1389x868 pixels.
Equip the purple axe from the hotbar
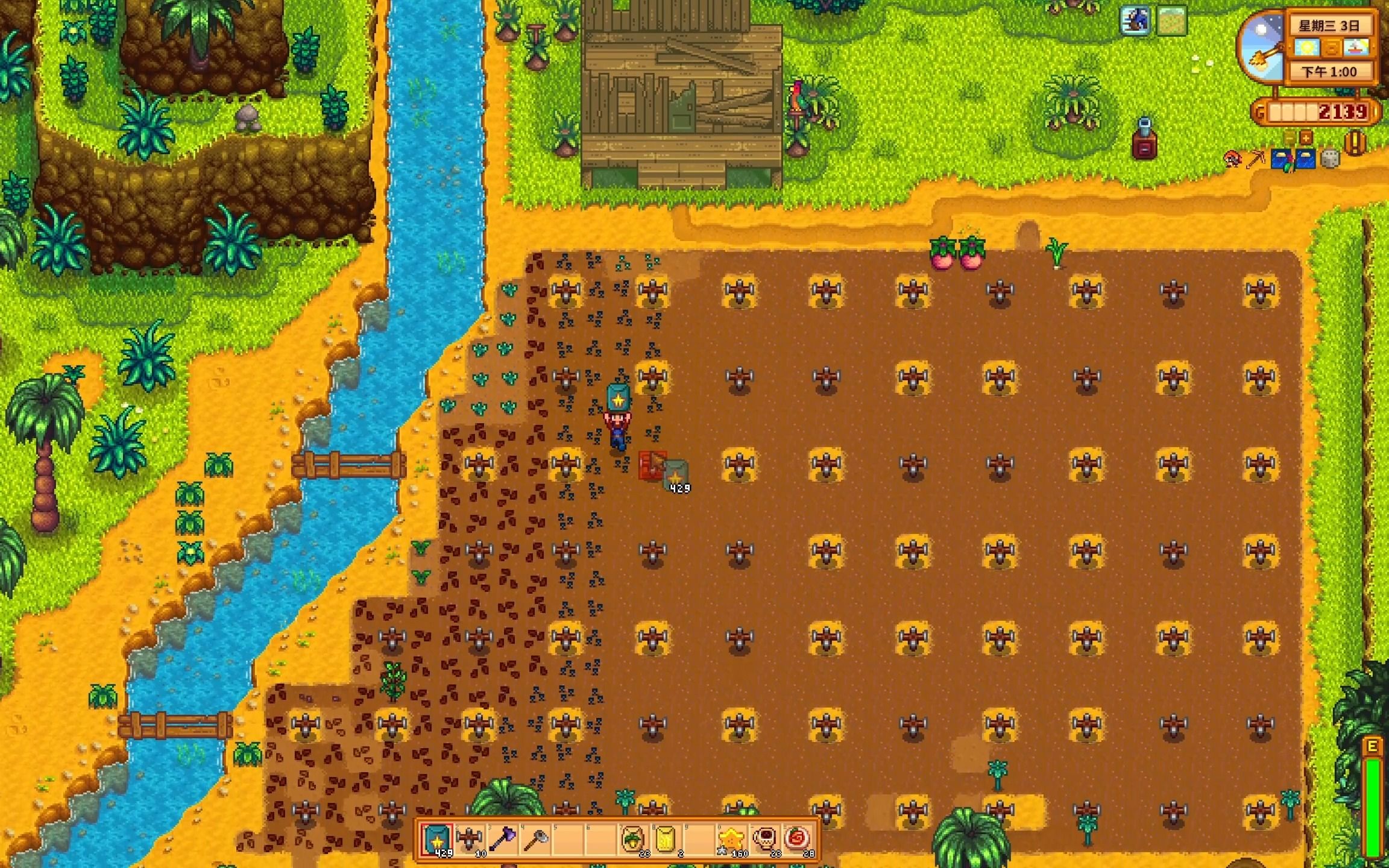(502, 838)
